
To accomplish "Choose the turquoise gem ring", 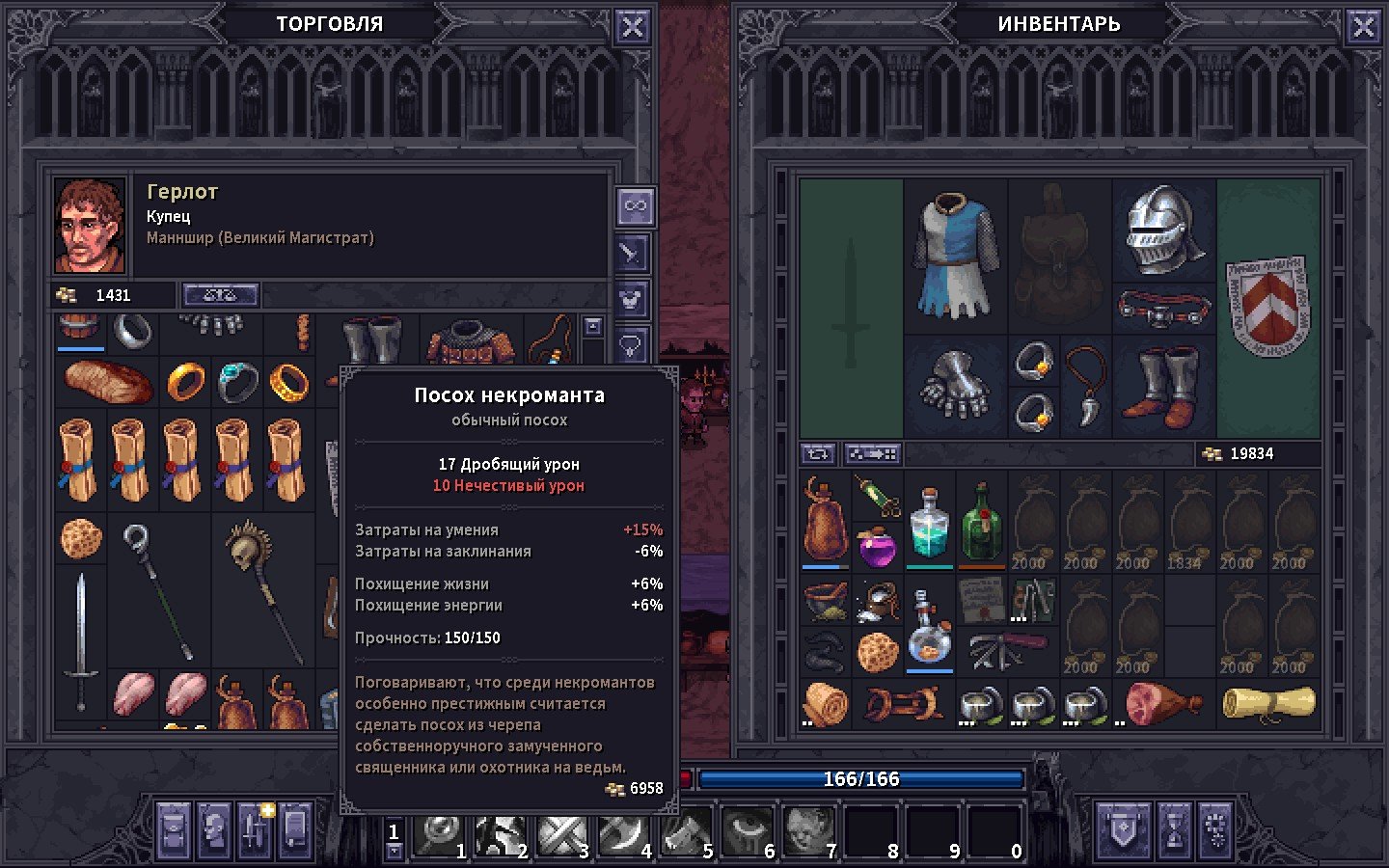I will [x=237, y=382].
